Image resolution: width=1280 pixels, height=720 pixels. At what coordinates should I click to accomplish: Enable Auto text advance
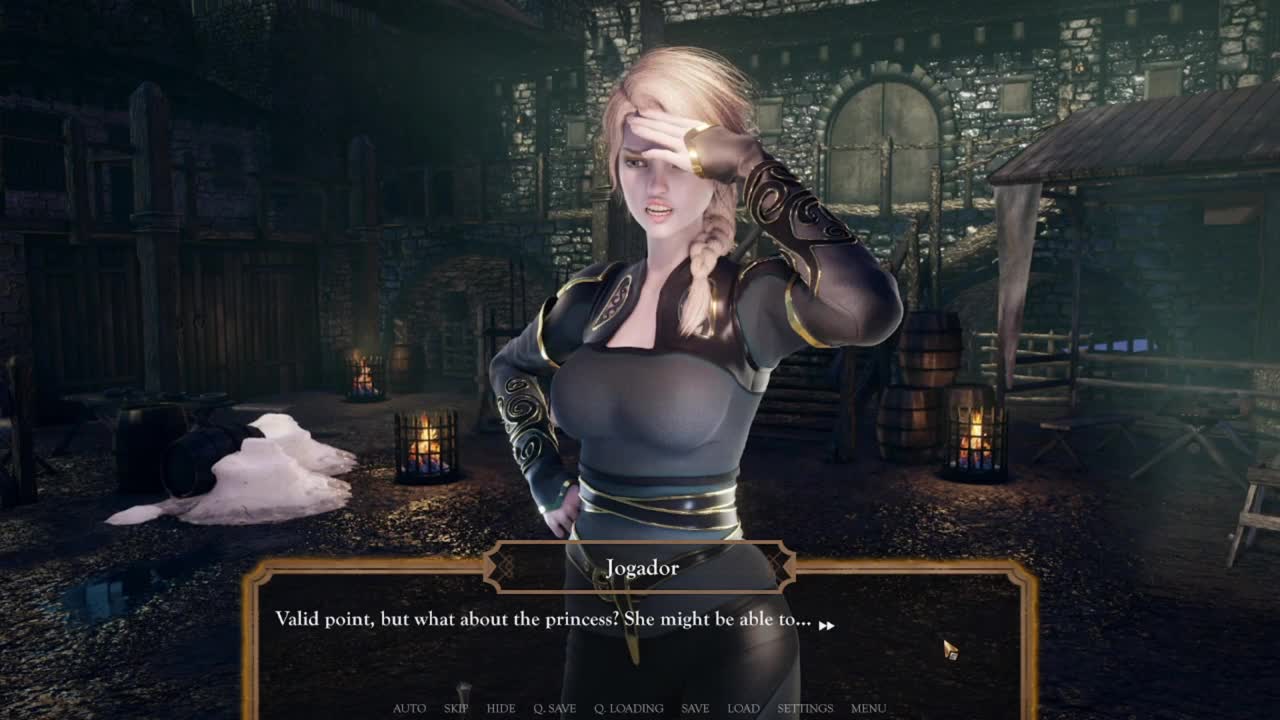click(x=409, y=708)
